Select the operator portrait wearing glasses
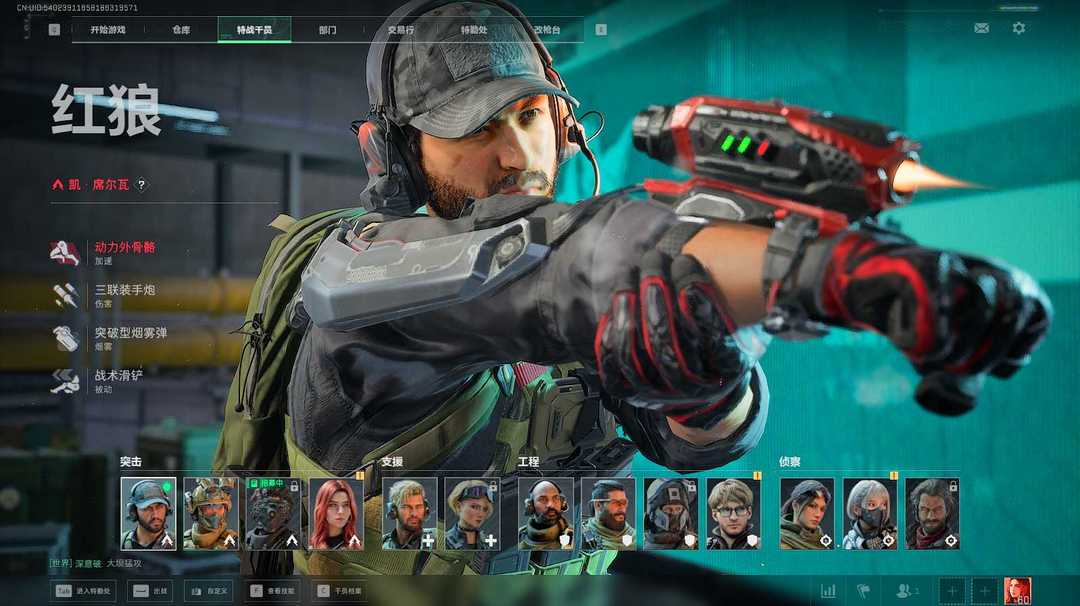 (x=733, y=513)
